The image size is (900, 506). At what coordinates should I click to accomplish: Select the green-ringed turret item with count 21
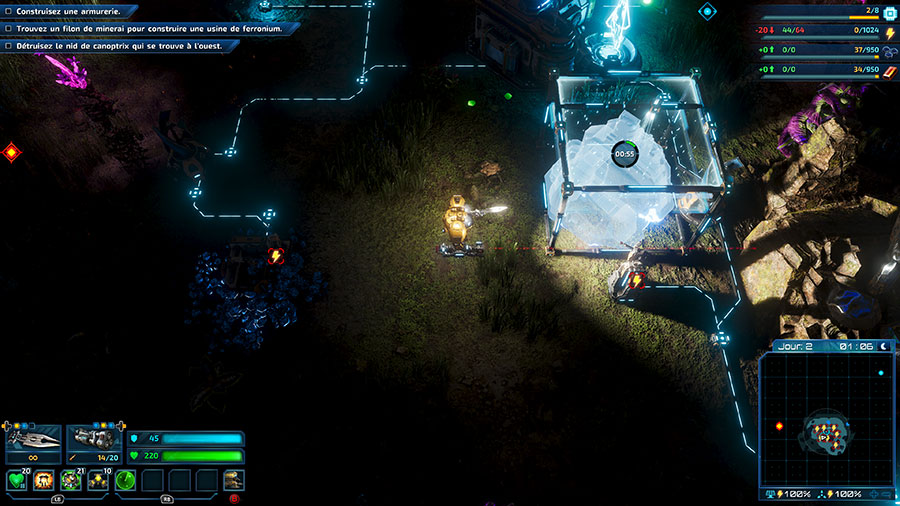71,481
